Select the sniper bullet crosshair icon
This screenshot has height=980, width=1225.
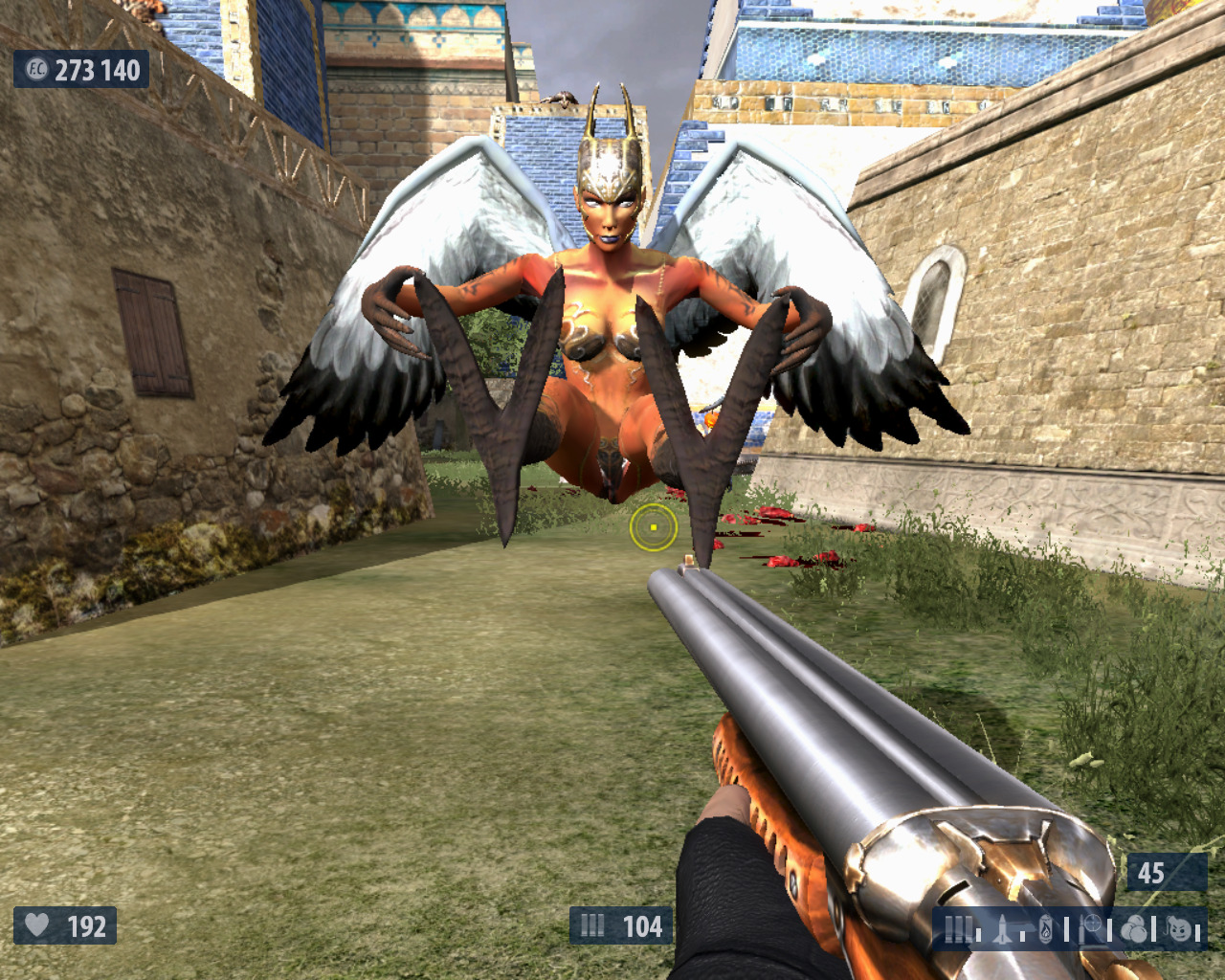coord(1090,928)
